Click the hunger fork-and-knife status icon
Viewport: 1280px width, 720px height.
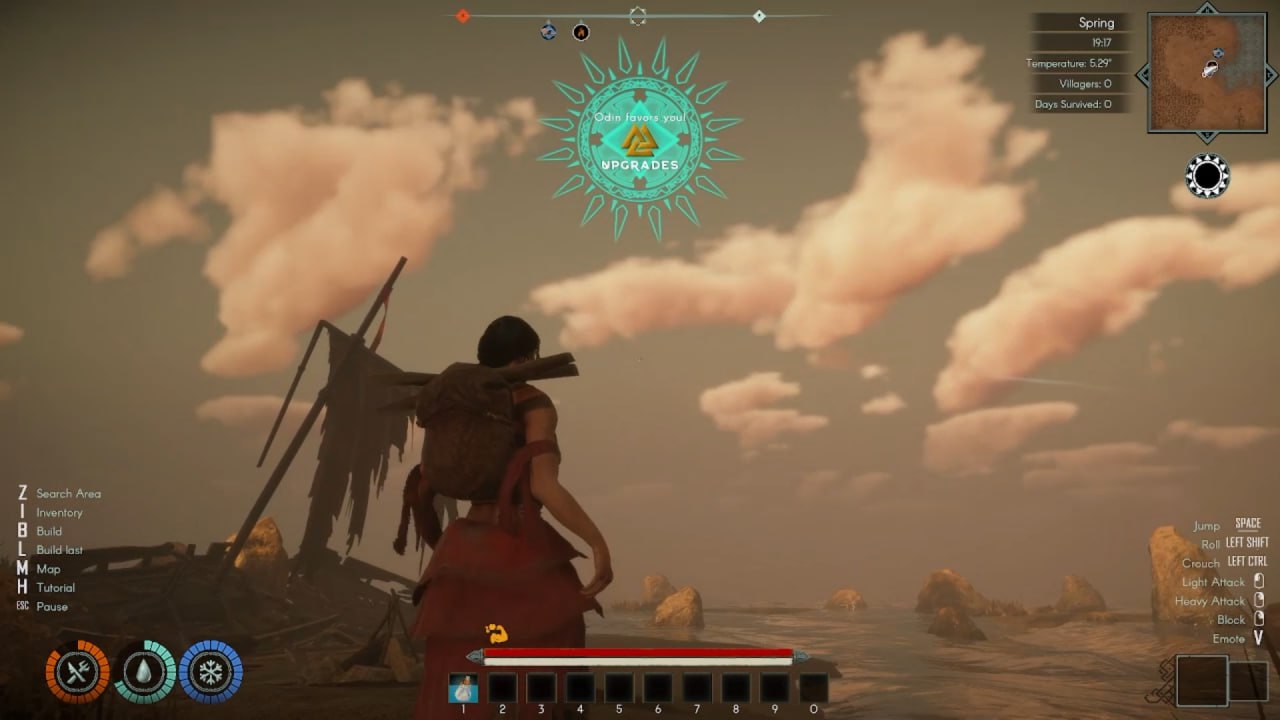point(77,671)
